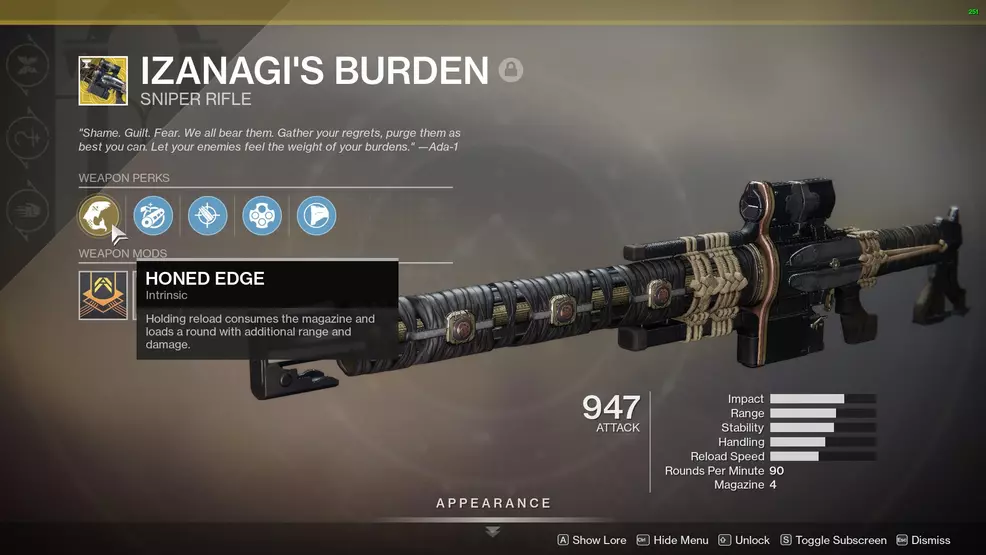
Task: Choose the bullet-and-crosshair magazine perk
Action: click(208, 215)
